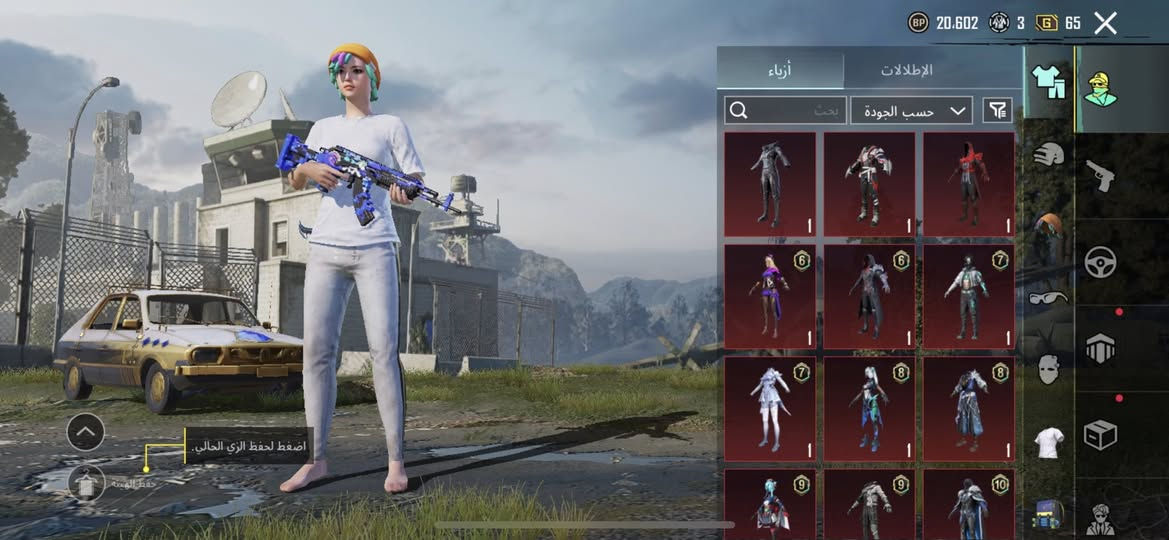Open the حسب الجودة sort dropdown
This screenshot has height=540, width=1169.
912,111
